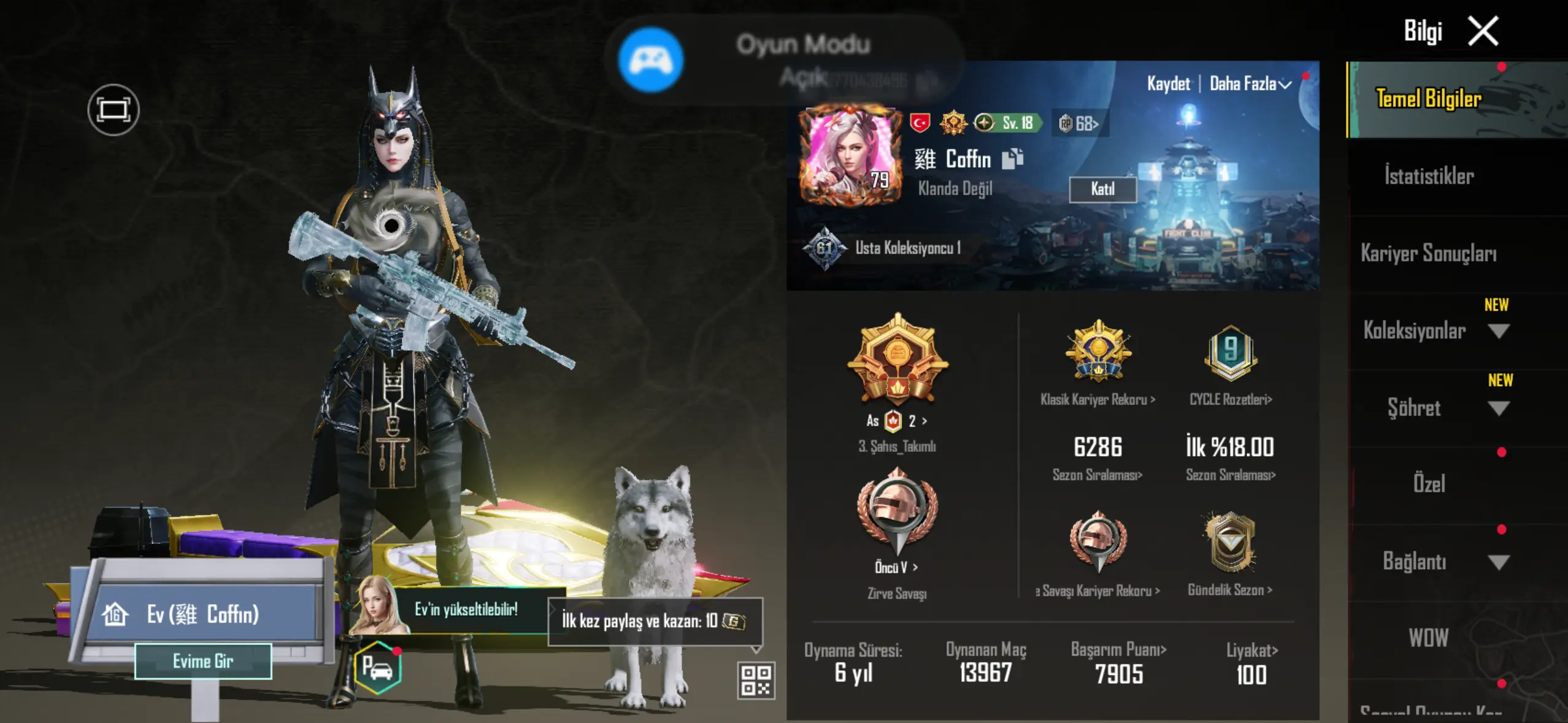Viewport: 1568px width, 723px height.
Task: View Klasik Kariyer Rekoru details
Action: click(x=1097, y=400)
